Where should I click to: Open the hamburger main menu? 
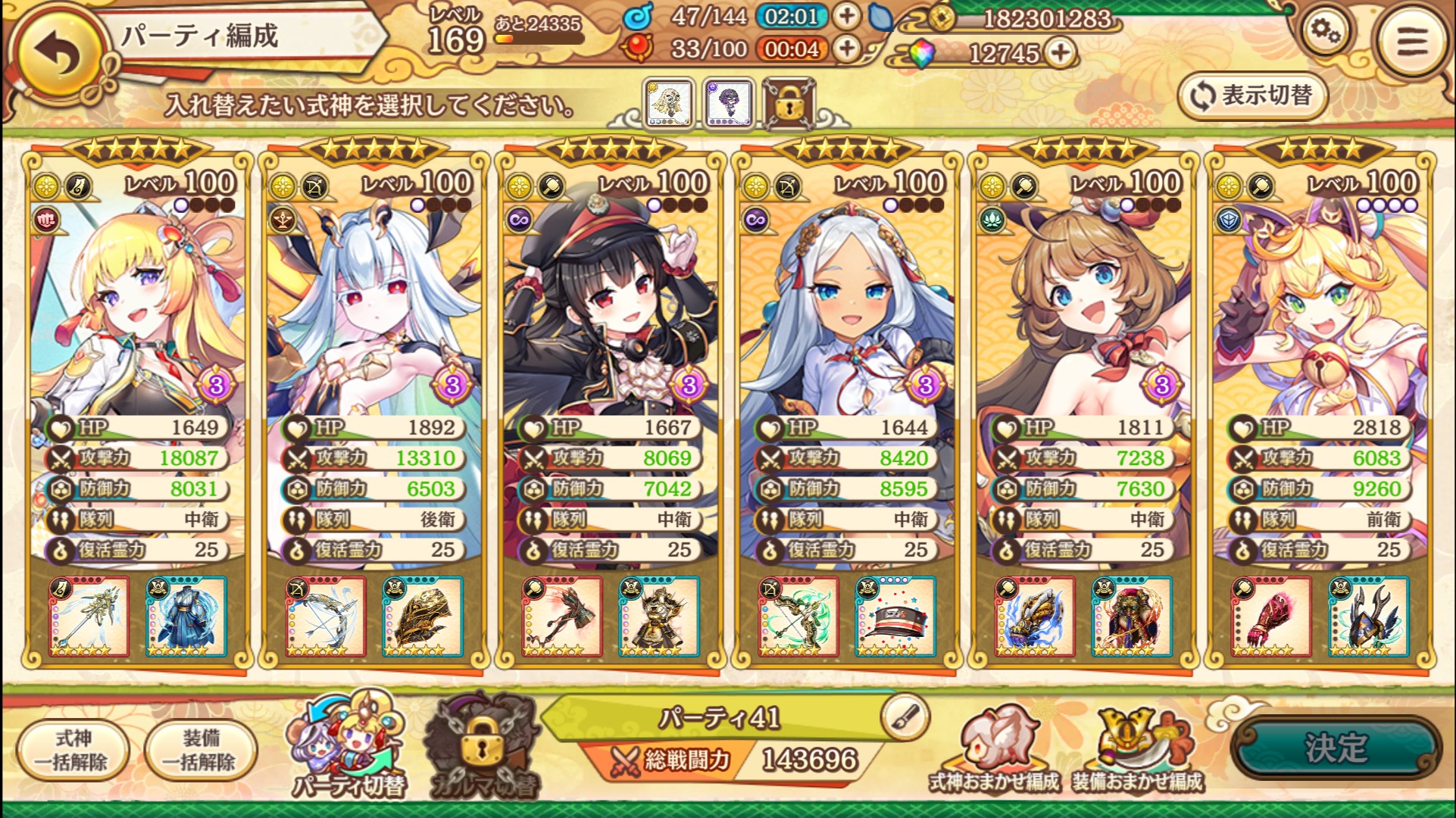(1412, 41)
